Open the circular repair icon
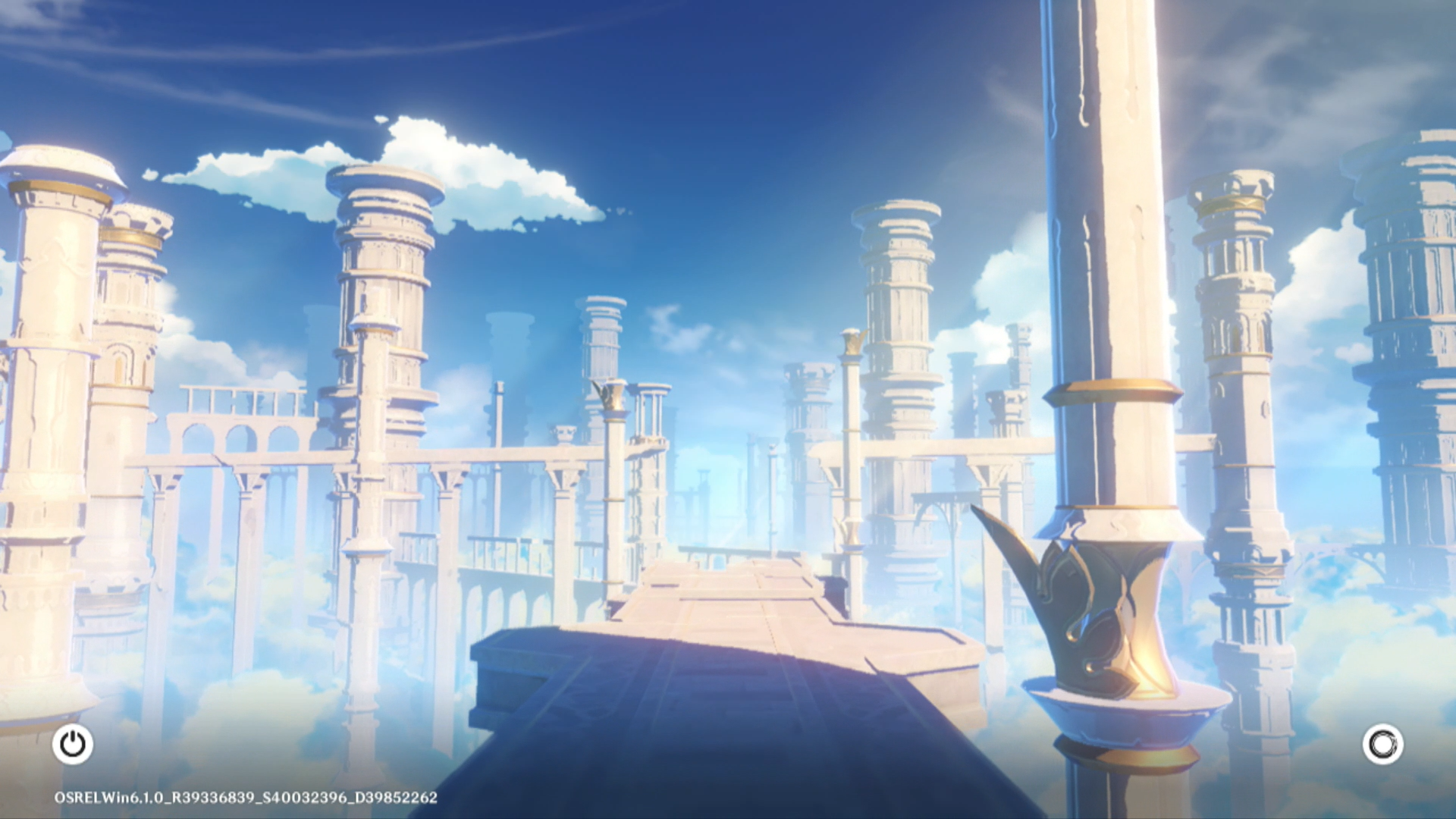The width and height of the screenshot is (1456, 819). (1382, 744)
